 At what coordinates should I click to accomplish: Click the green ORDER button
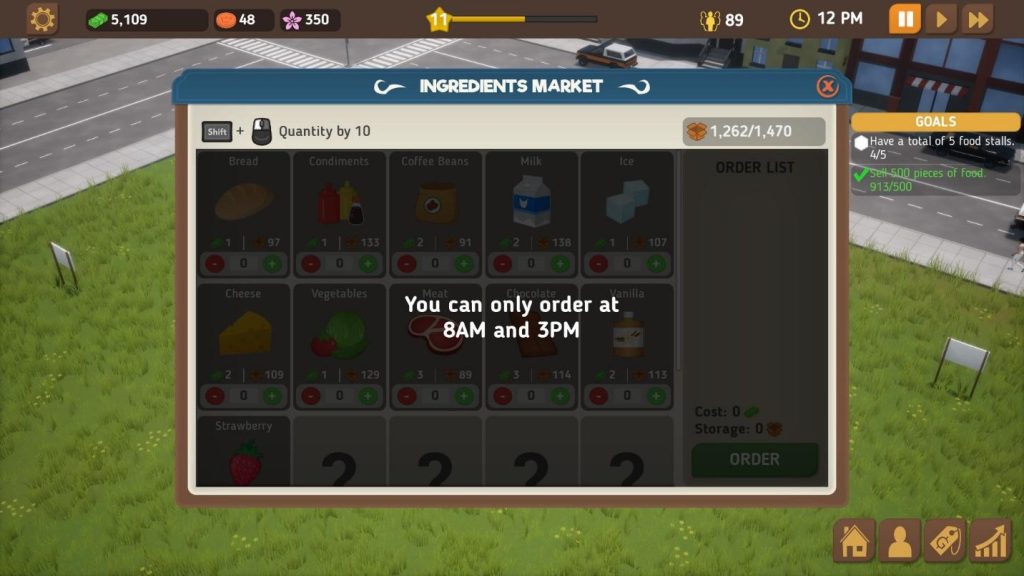754,459
